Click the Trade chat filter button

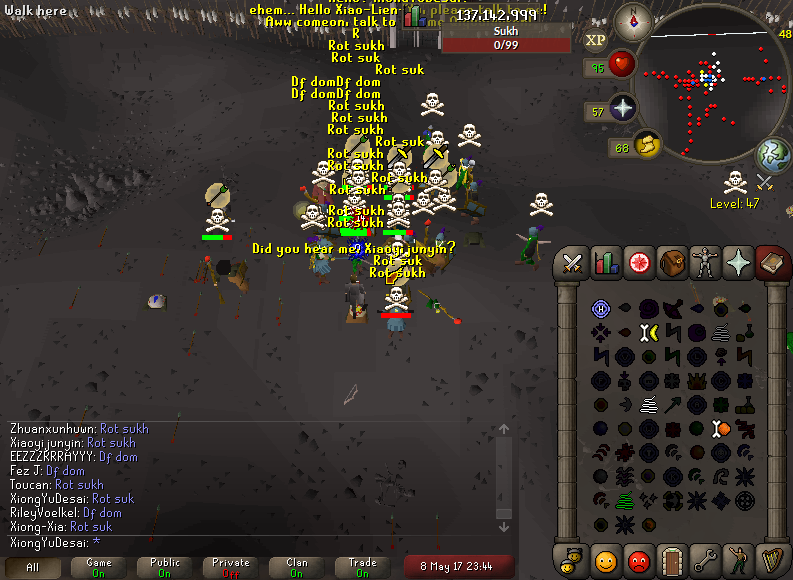pos(363,567)
